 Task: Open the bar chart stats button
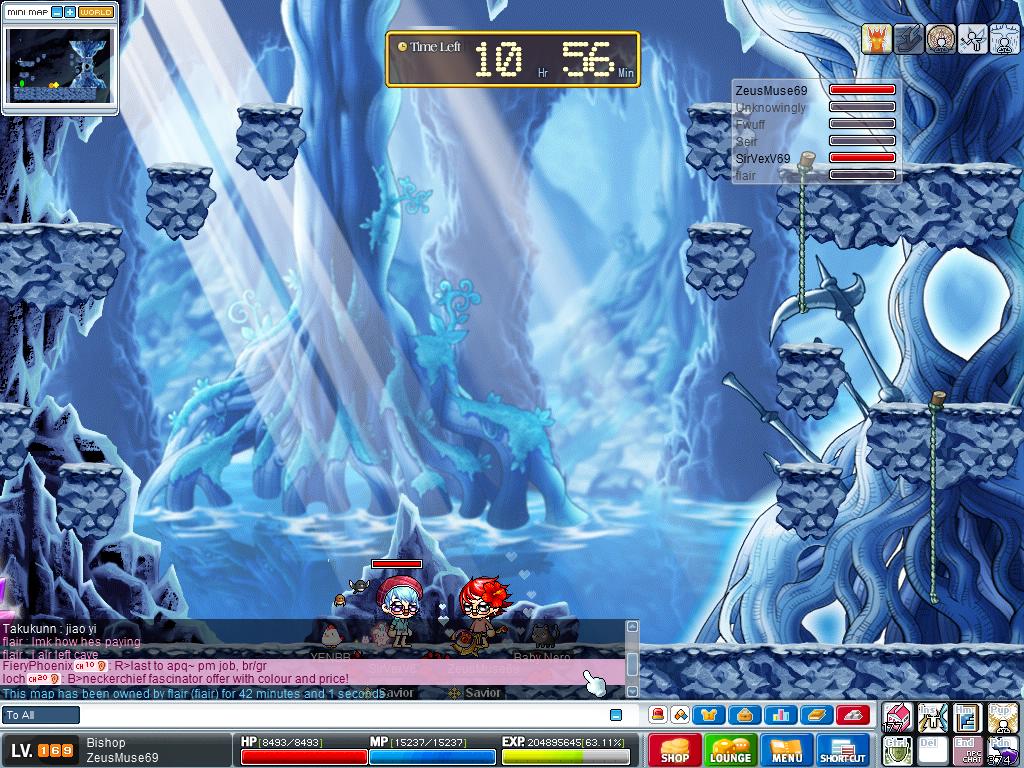point(780,715)
